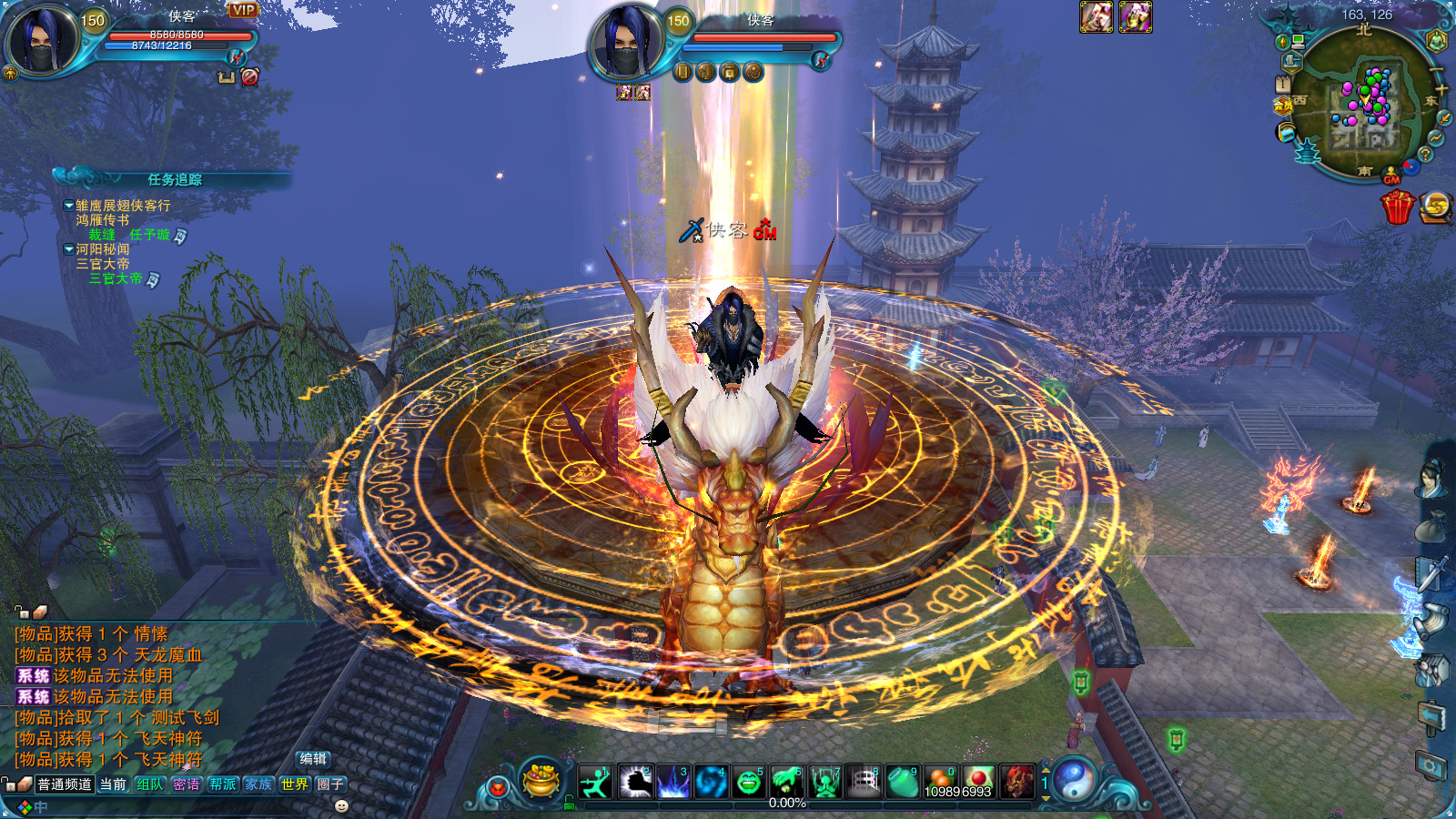1456x819 pixels.
Task: Open the 密语 whisper chat tab
Action: click(187, 784)
